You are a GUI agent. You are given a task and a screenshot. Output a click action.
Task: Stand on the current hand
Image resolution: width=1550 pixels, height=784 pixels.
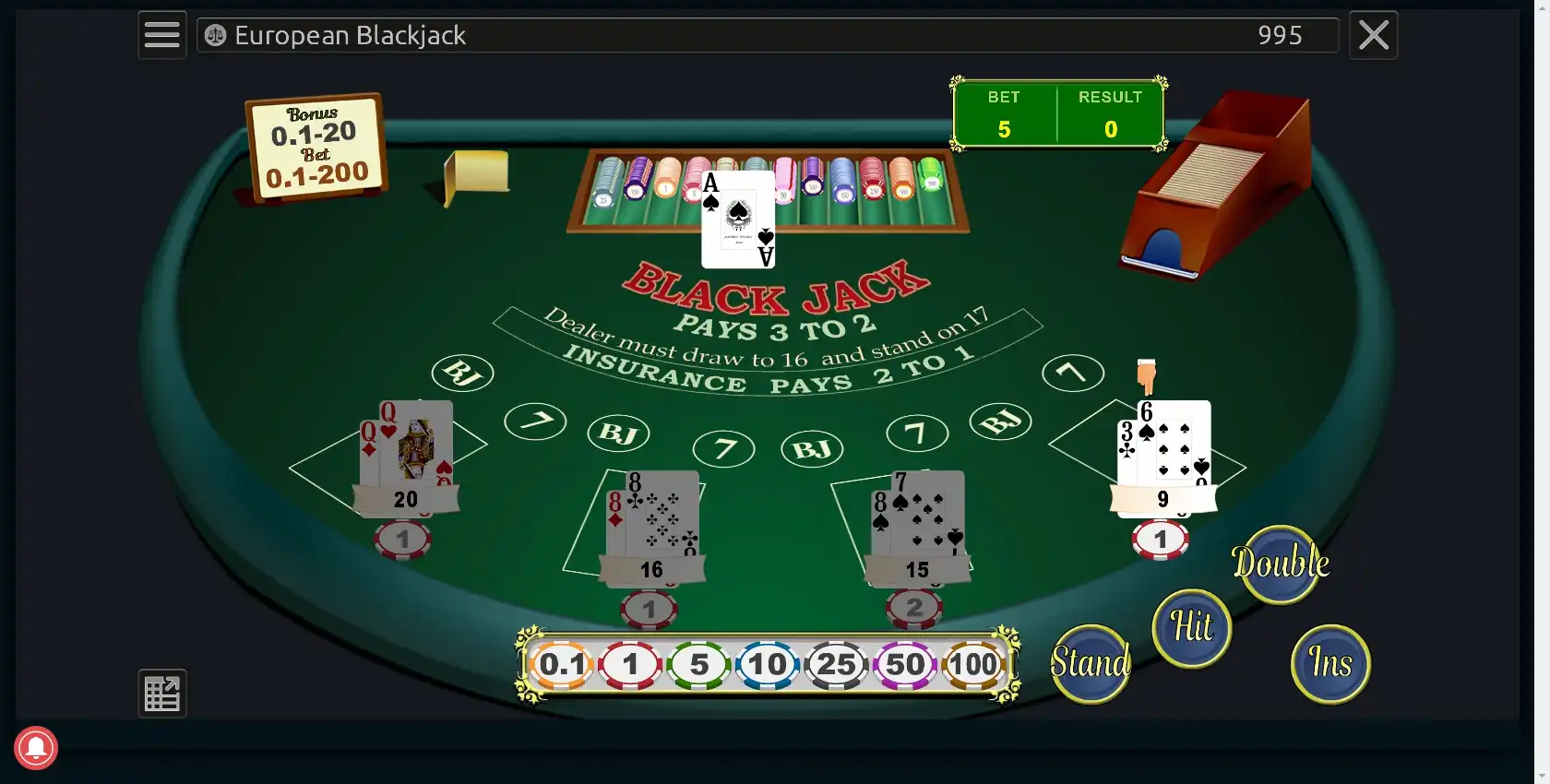[1091, 663]
